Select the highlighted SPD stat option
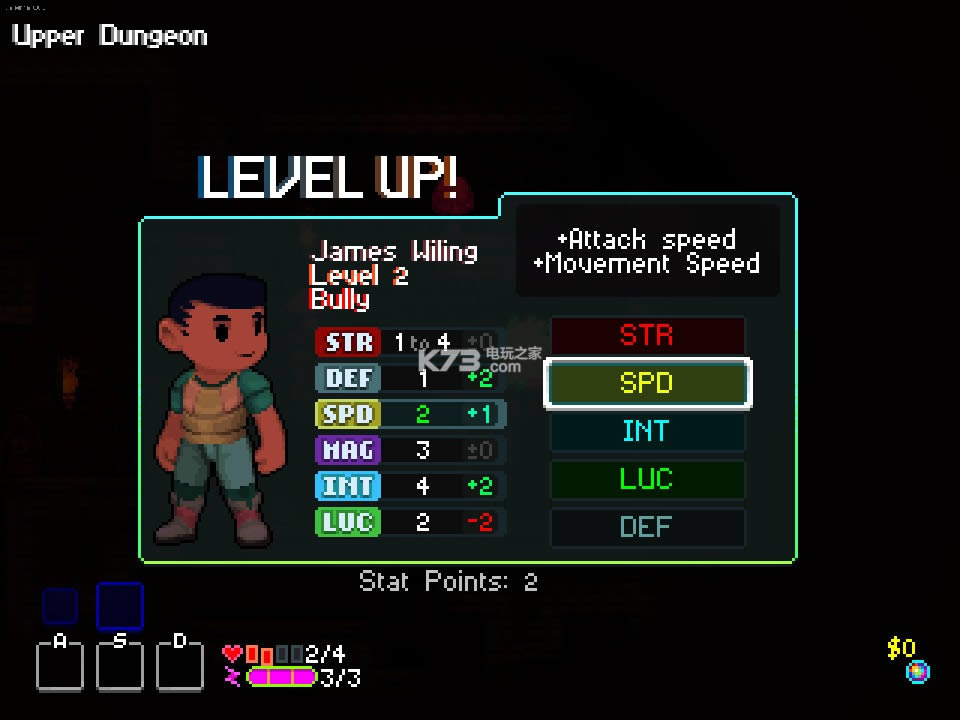This screenshot has height=720, width=960. coord(647,383)
